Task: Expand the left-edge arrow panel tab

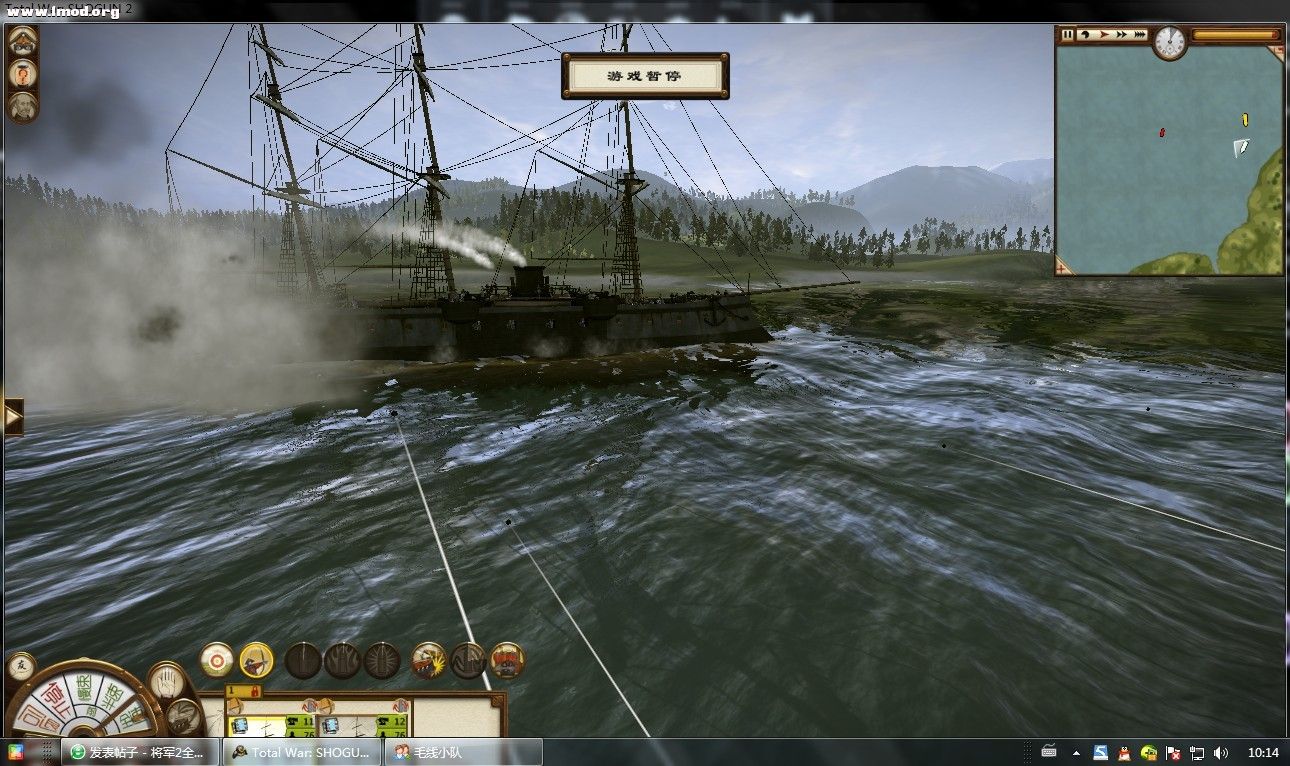Action: [x=13, y=417]
